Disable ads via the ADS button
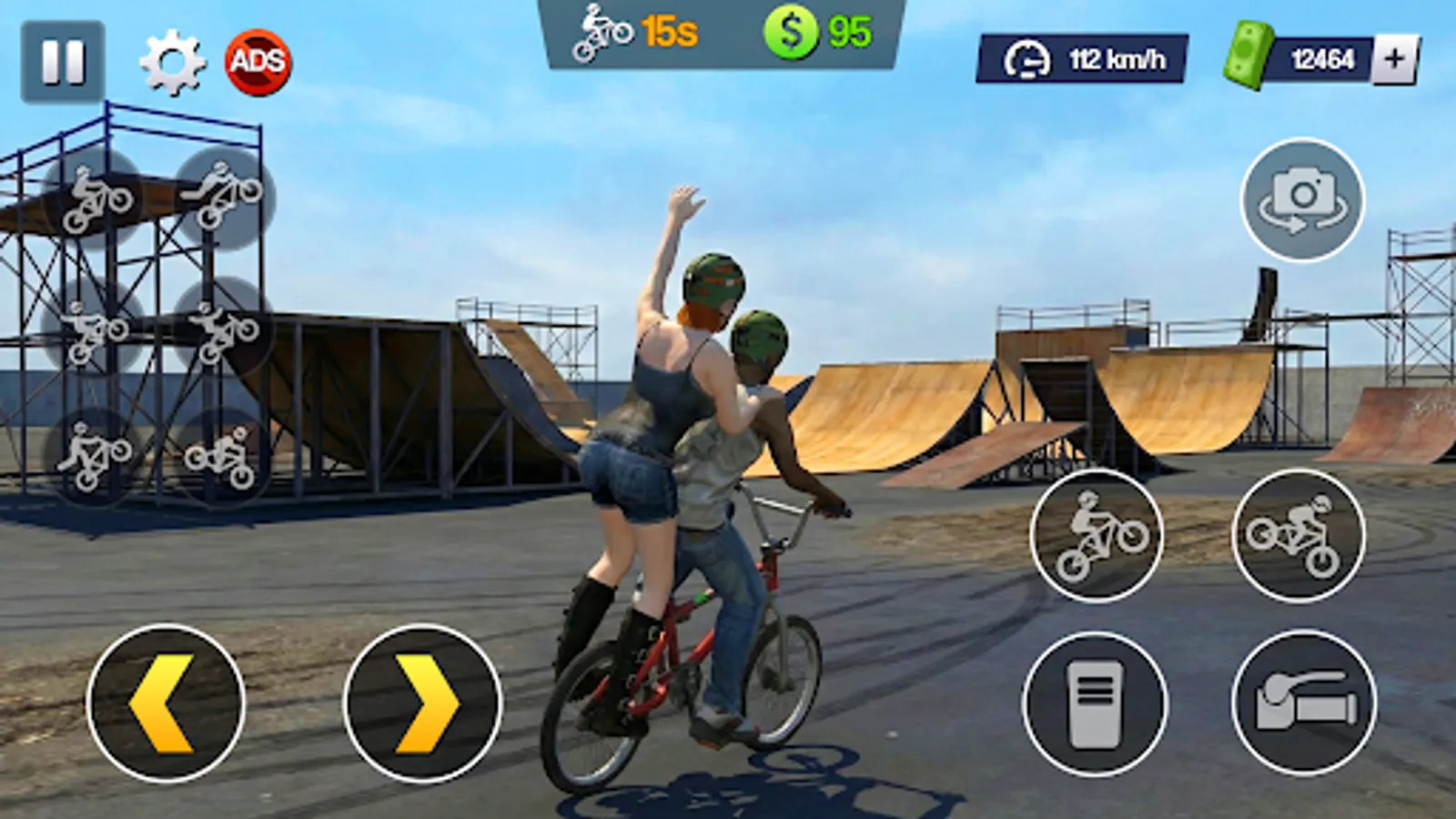The height and width of the screenshot is (819, 1456). pyautogui.click(x=258, y=61)
